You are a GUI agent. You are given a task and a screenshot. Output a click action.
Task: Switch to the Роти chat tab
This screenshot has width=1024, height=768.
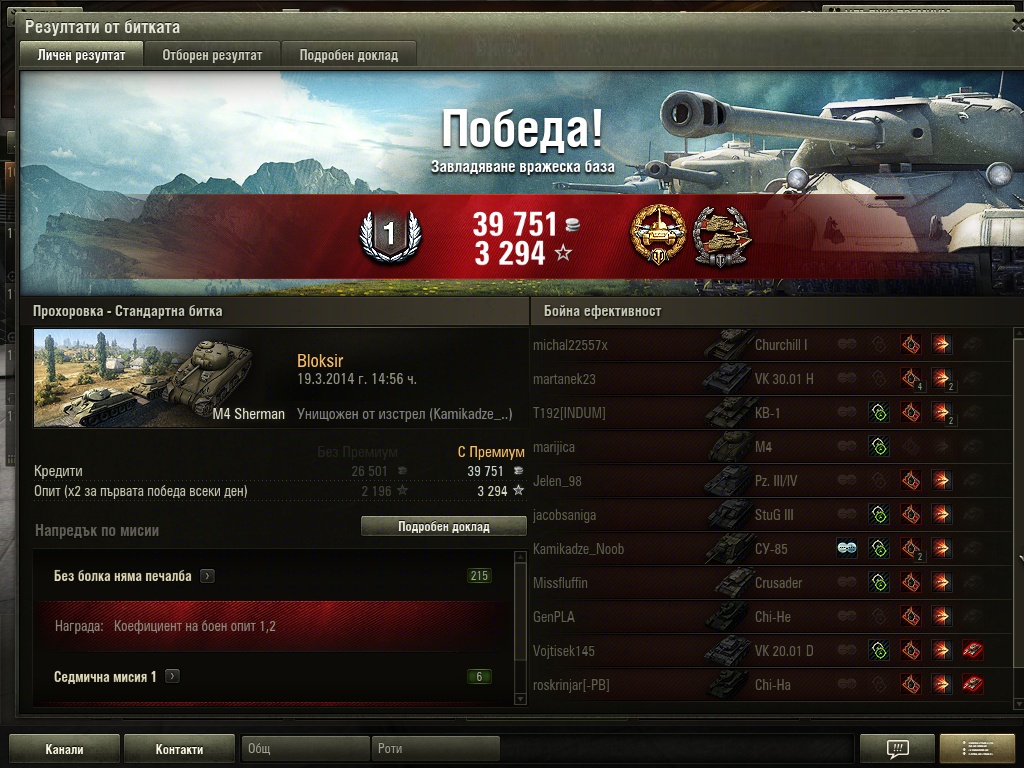click(x=435, y=749)
